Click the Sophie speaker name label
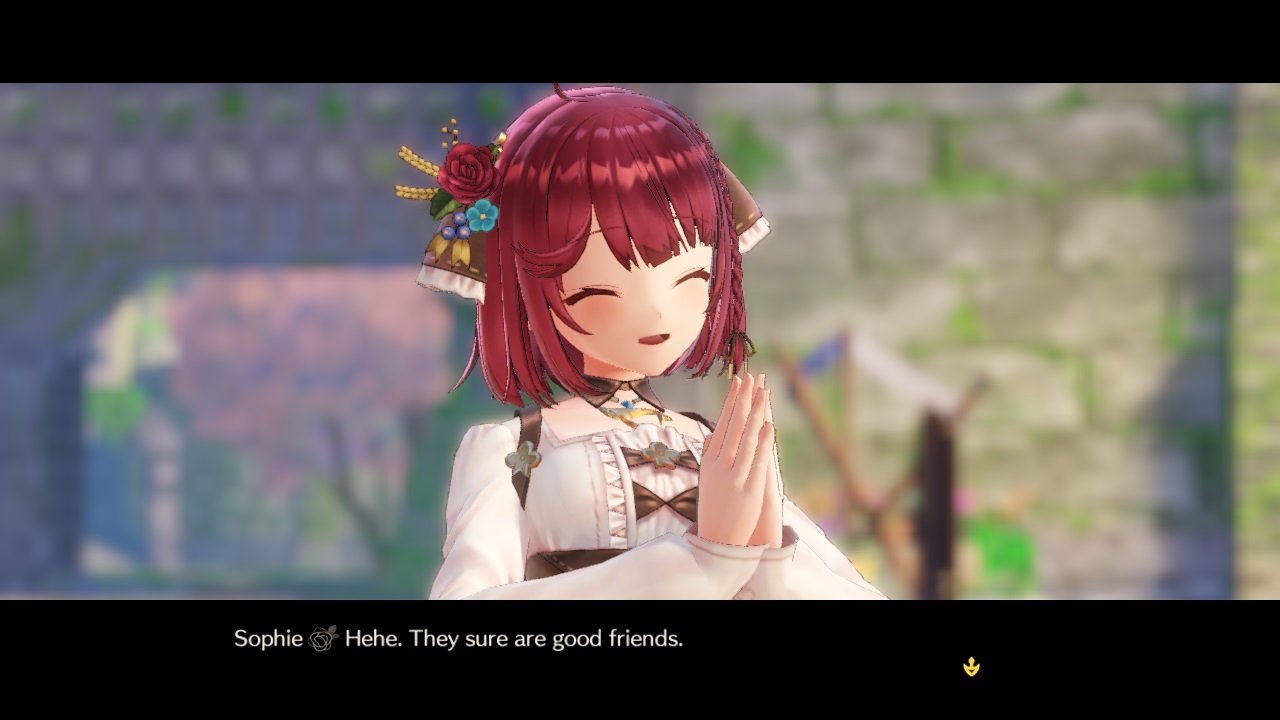The width and height of the screenshot is (1280, 720). 268,638
